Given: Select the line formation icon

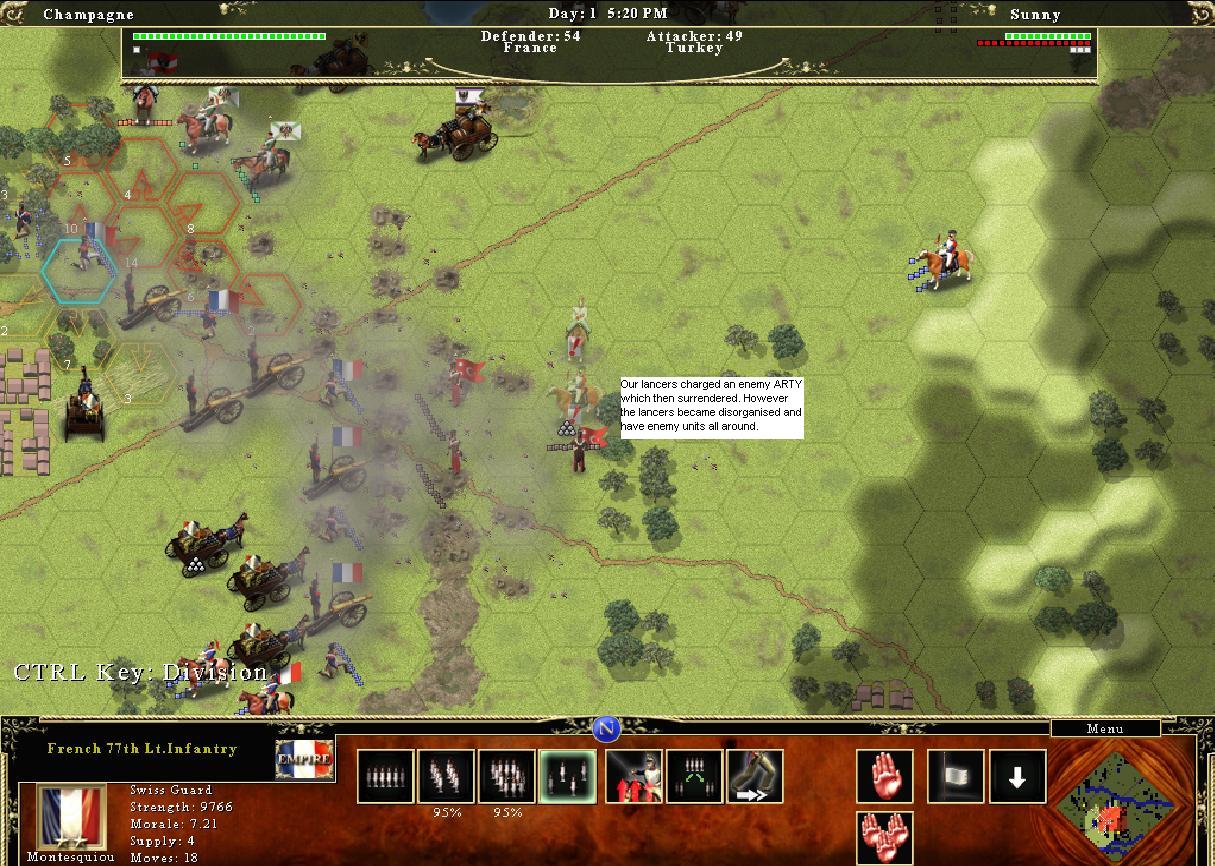Looking at the screenshot, I should pyautogui.click(x=385, y=777).
